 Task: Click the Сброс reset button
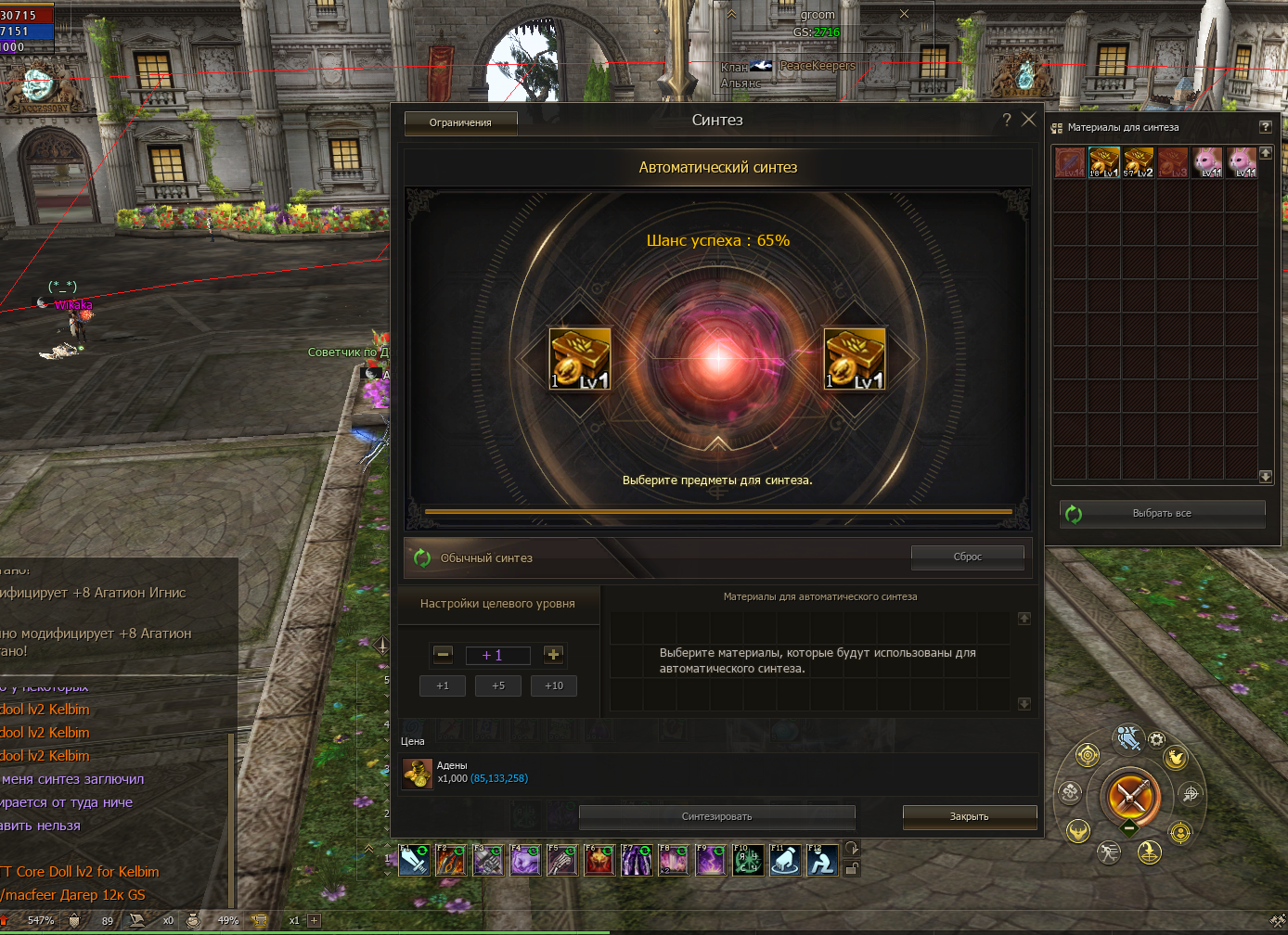click(x=967, y=557)
